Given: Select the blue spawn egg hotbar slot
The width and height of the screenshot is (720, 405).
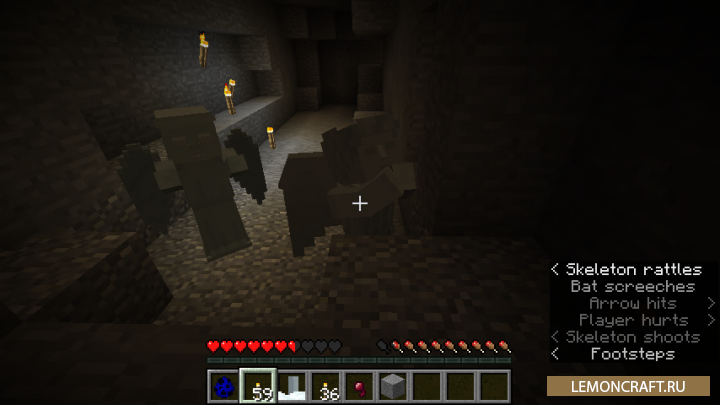Looking at the screenshot, I should coord(224,385).
